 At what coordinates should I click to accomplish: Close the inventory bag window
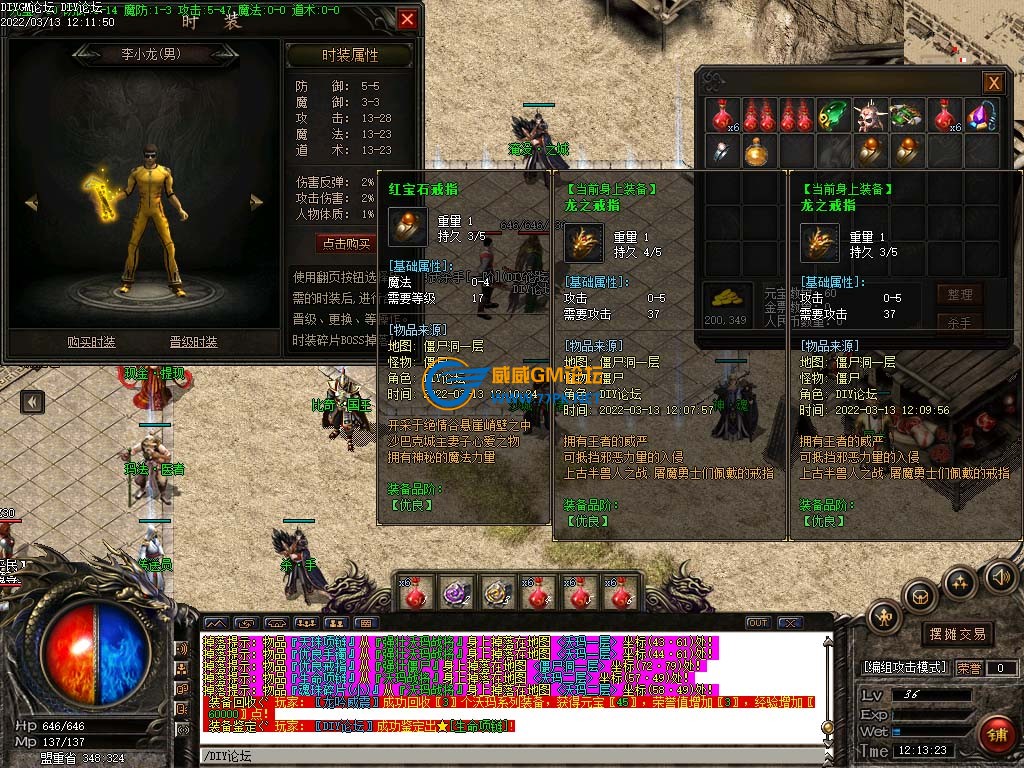(993, 83)
